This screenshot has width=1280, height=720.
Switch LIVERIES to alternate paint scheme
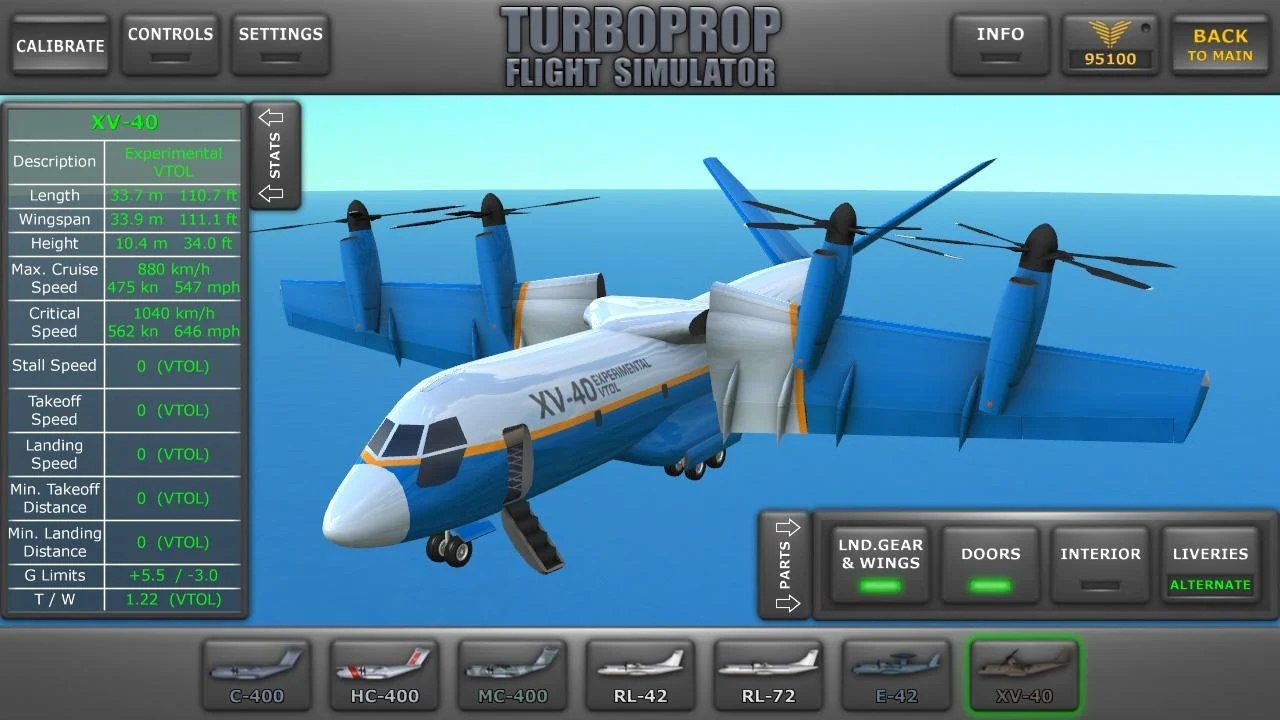tap(1210, 565)
